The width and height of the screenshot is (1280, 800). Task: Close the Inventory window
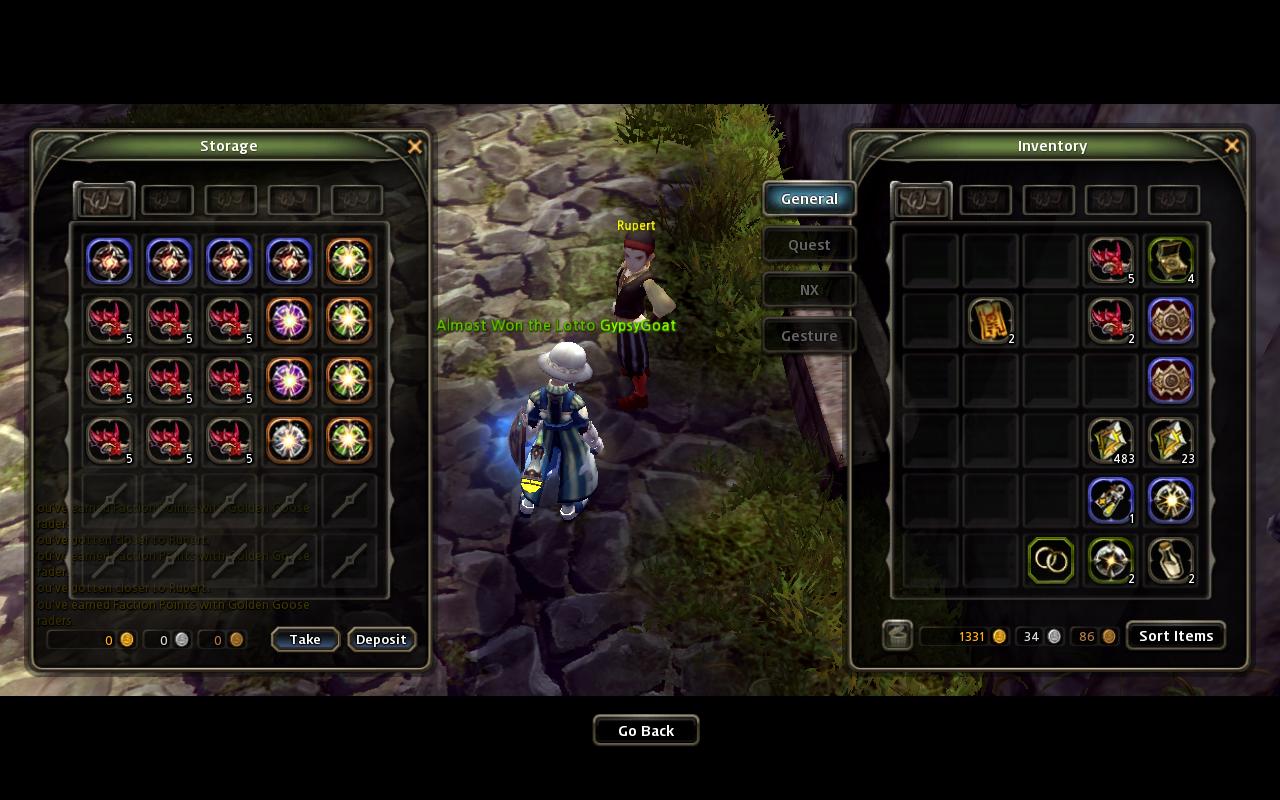click(x=1232, y=146)
